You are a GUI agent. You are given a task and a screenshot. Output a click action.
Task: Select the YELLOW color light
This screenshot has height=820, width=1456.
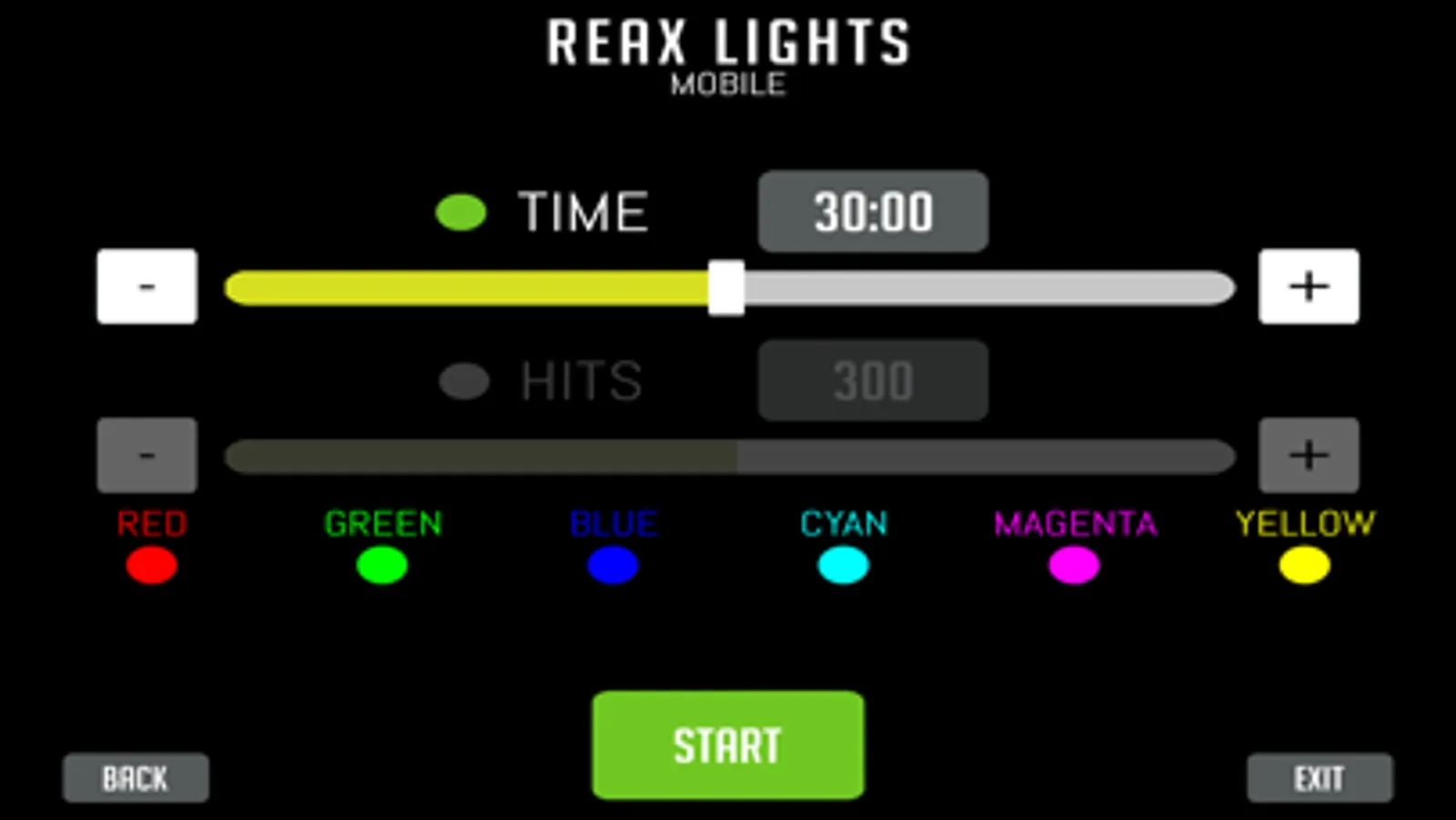(1302, 566)
